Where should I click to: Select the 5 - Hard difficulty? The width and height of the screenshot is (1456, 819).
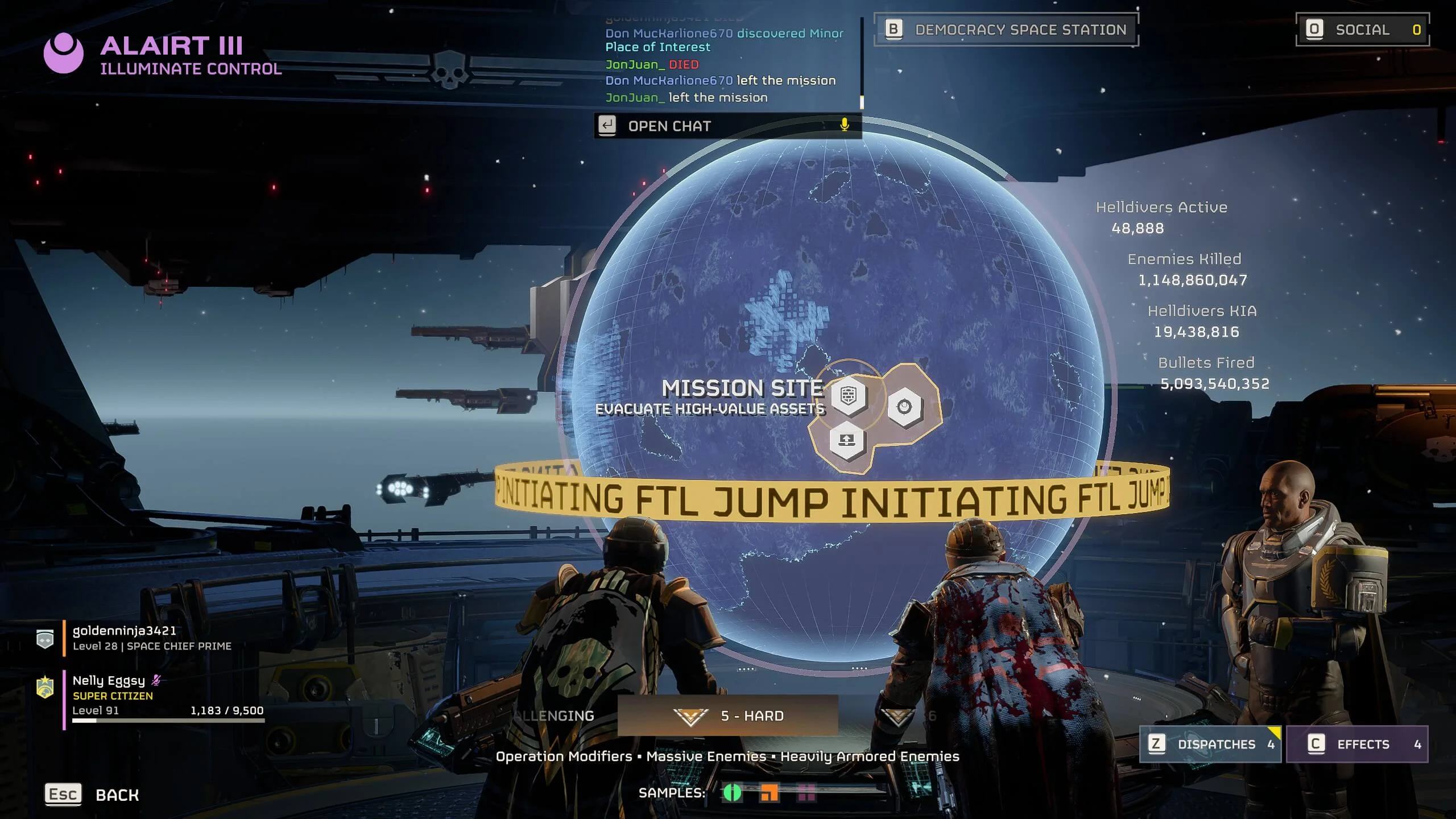[728, 715]
